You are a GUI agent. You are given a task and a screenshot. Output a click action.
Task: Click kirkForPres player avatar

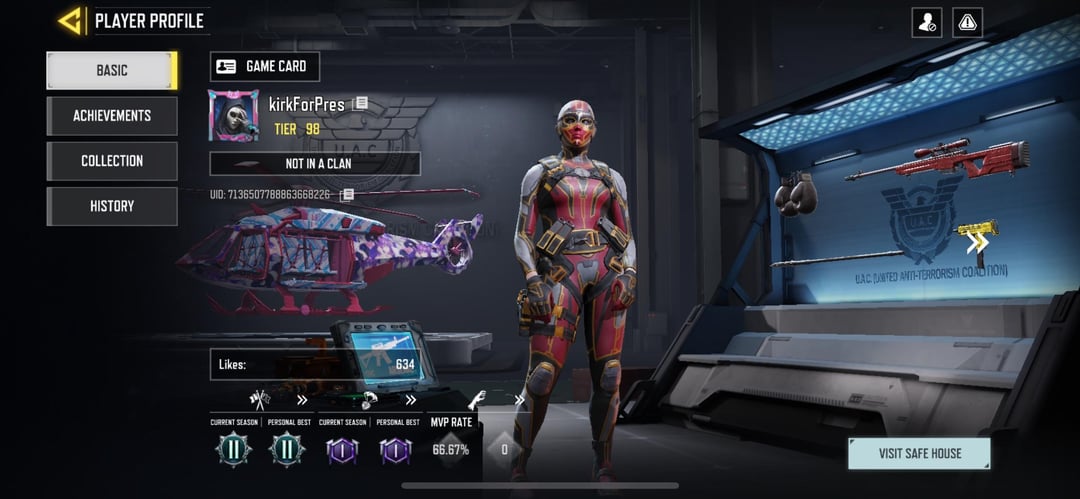point(233,115)
